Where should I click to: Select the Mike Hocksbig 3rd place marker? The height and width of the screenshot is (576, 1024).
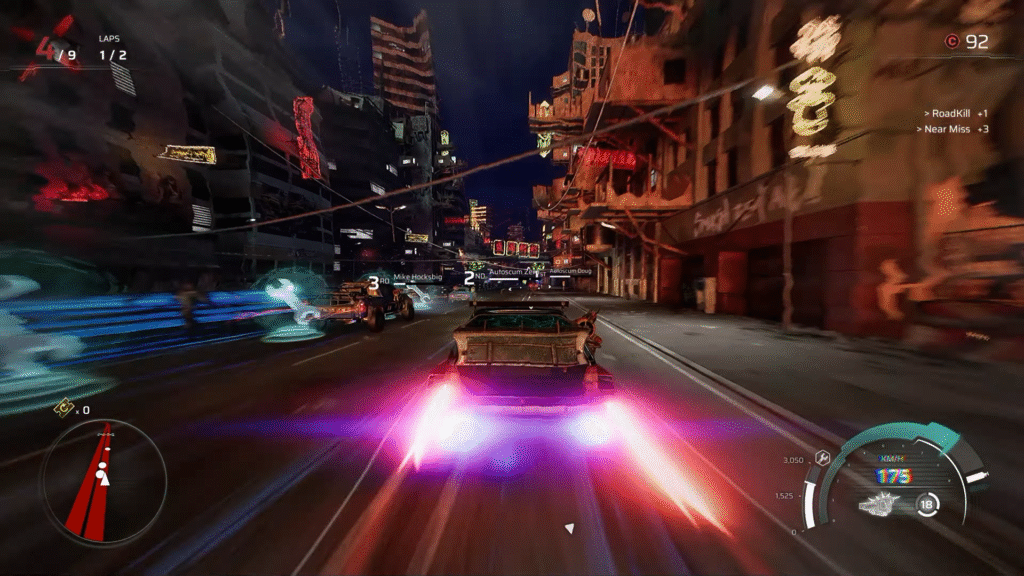(373, 283)
